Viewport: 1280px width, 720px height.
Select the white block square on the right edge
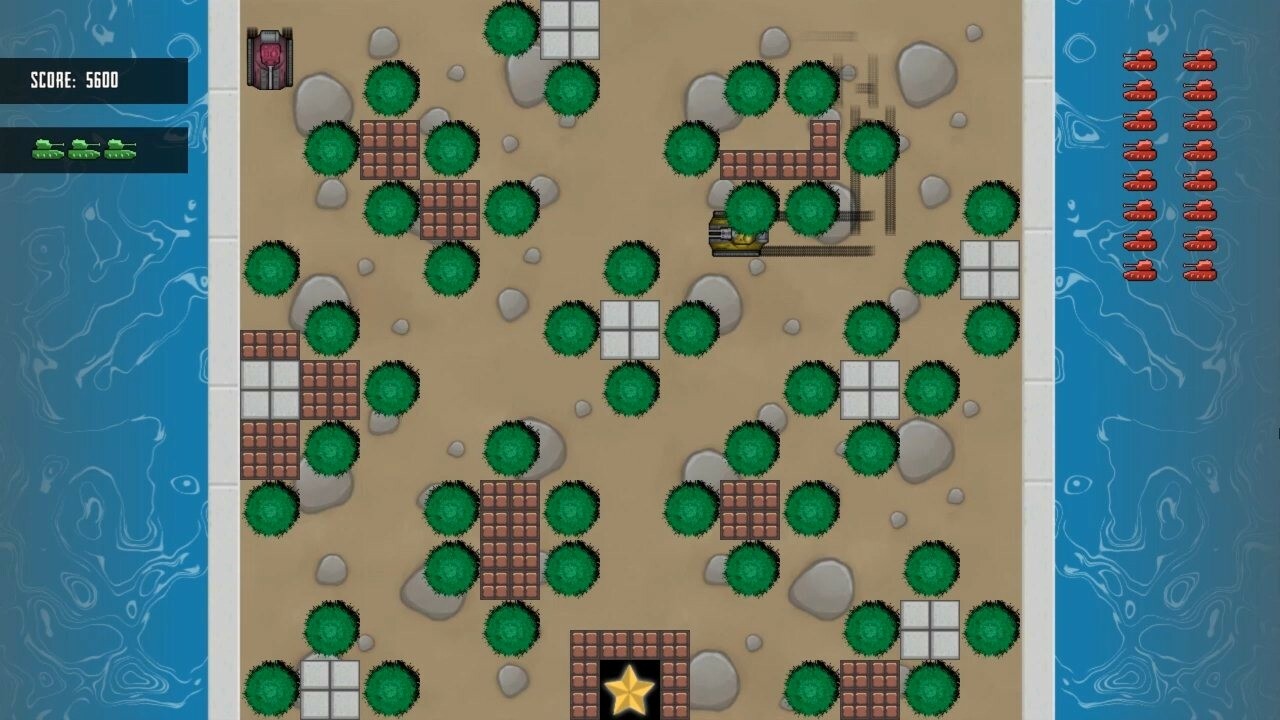(x=990, y=272)
